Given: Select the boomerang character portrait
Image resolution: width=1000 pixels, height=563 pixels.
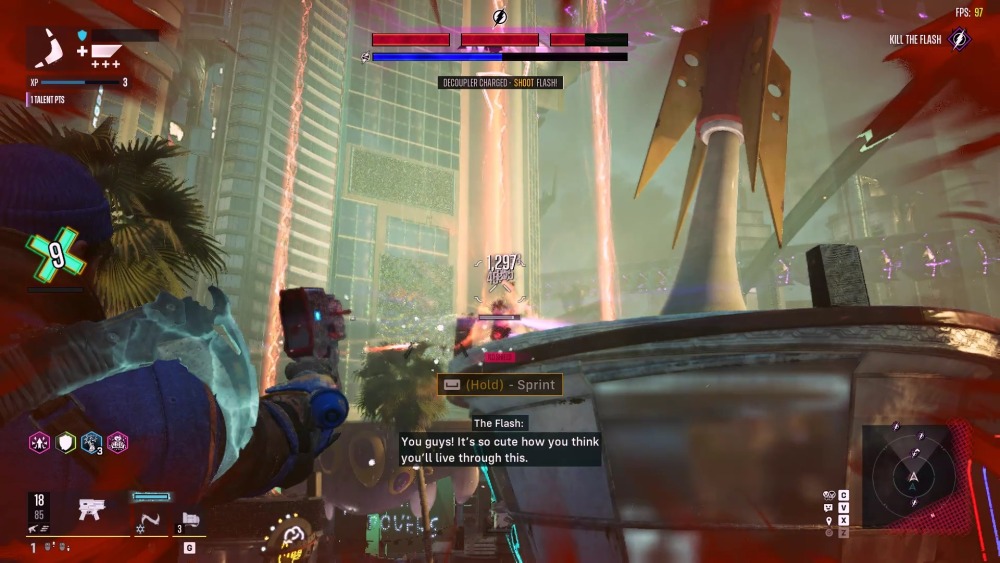Looking at the screenshot, I should pos(50,48).
